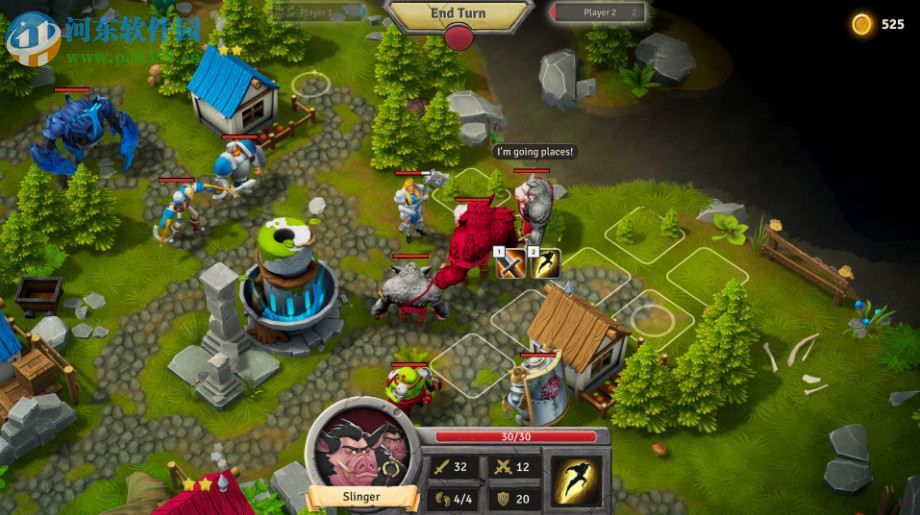
Task: Click the Slinger unit portrait
Action: [361, 449]
